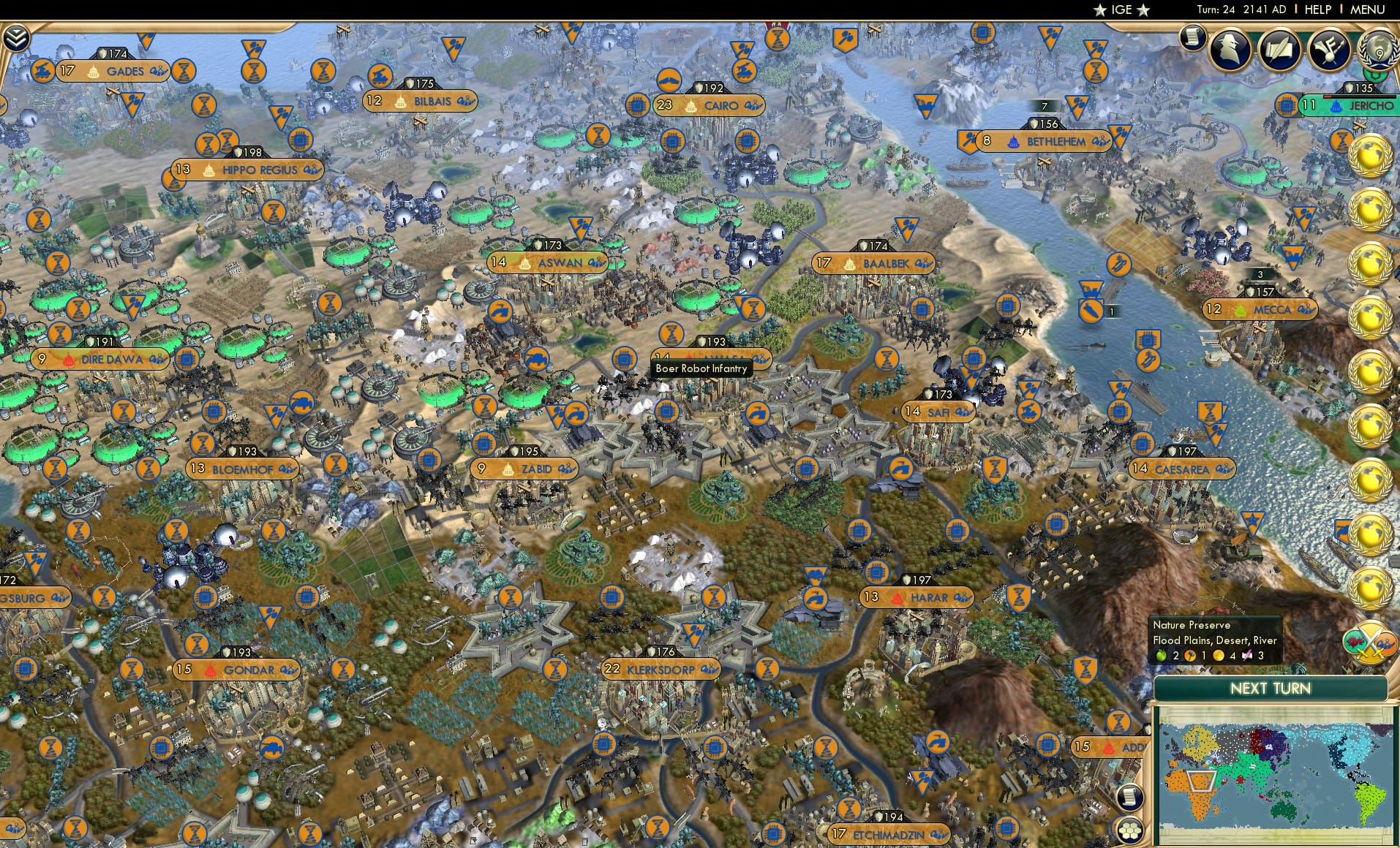Open the Cairo city banner

711,105
